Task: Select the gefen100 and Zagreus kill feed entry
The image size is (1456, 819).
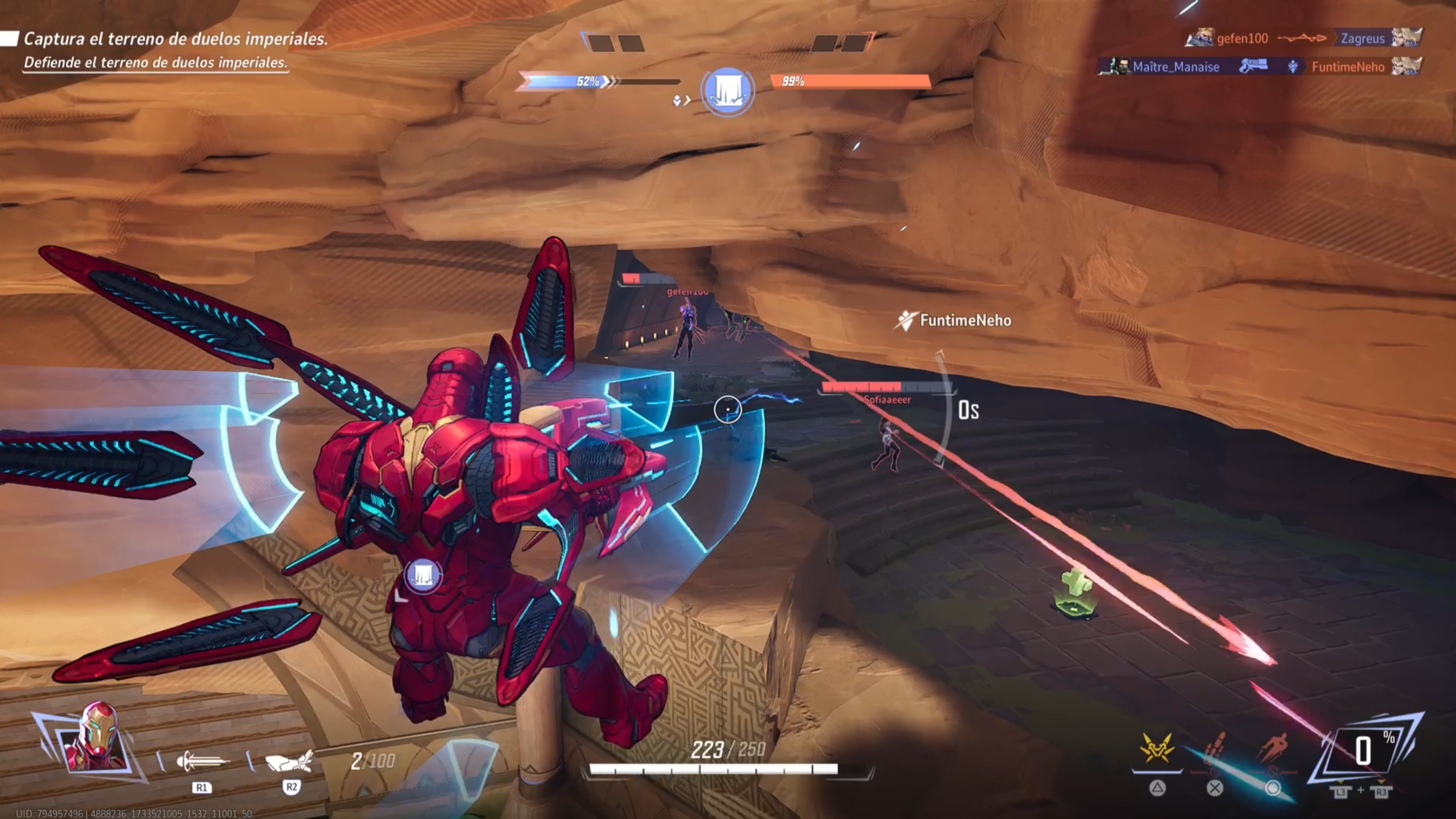Action: pyautogui.click(x=1302, y=38)
